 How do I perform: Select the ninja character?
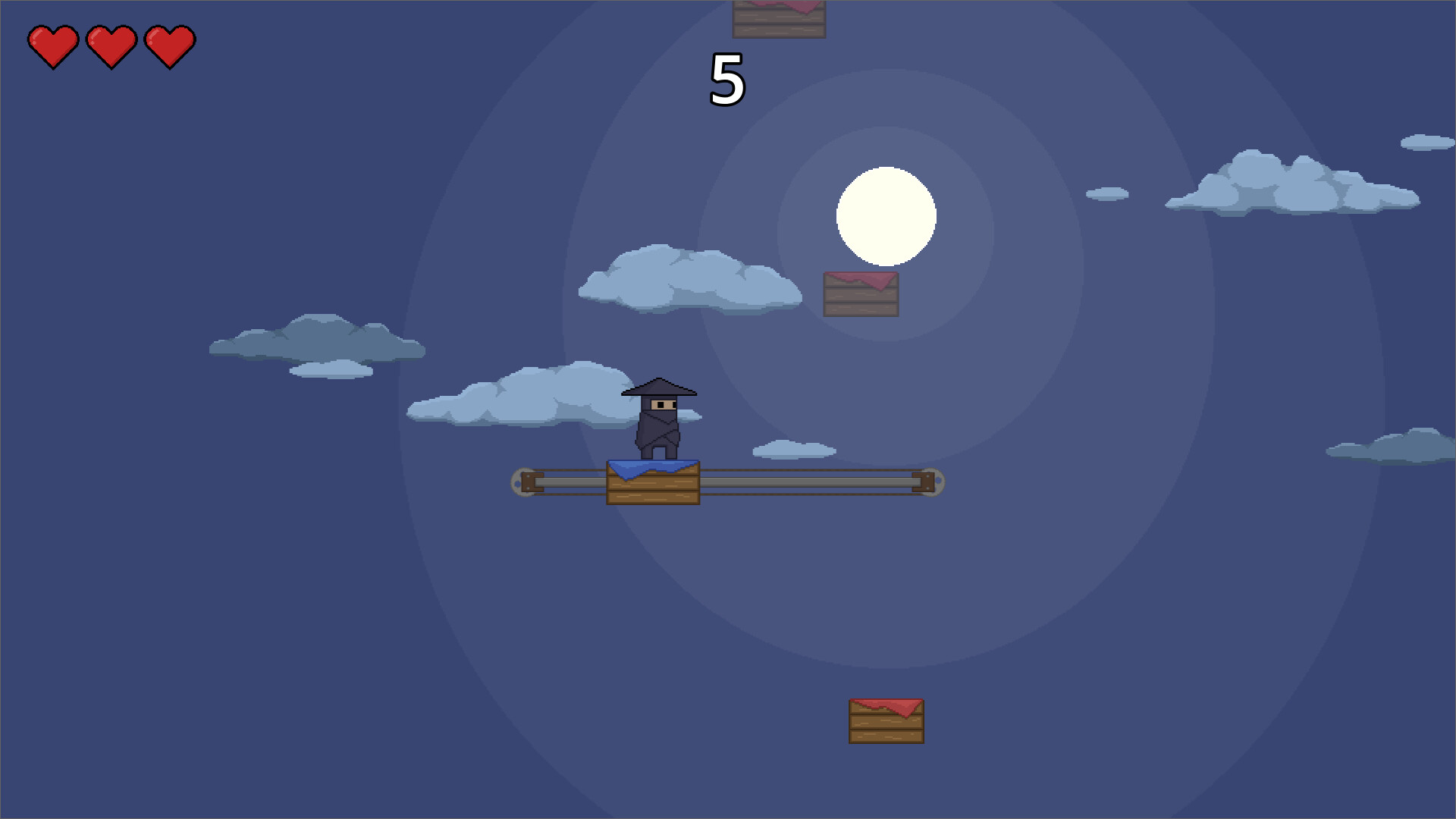659,425
